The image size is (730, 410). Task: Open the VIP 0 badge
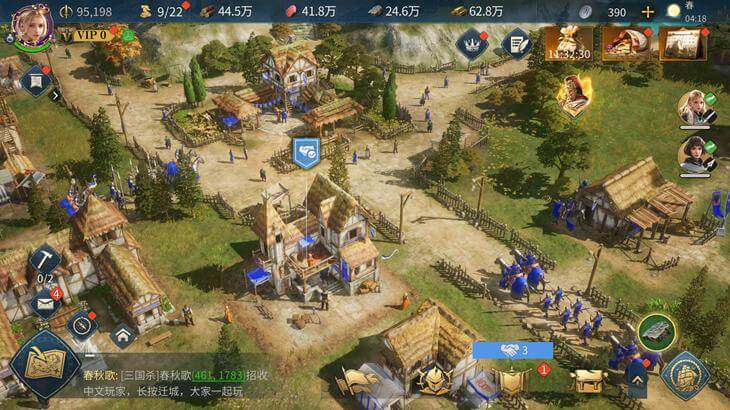88,35
